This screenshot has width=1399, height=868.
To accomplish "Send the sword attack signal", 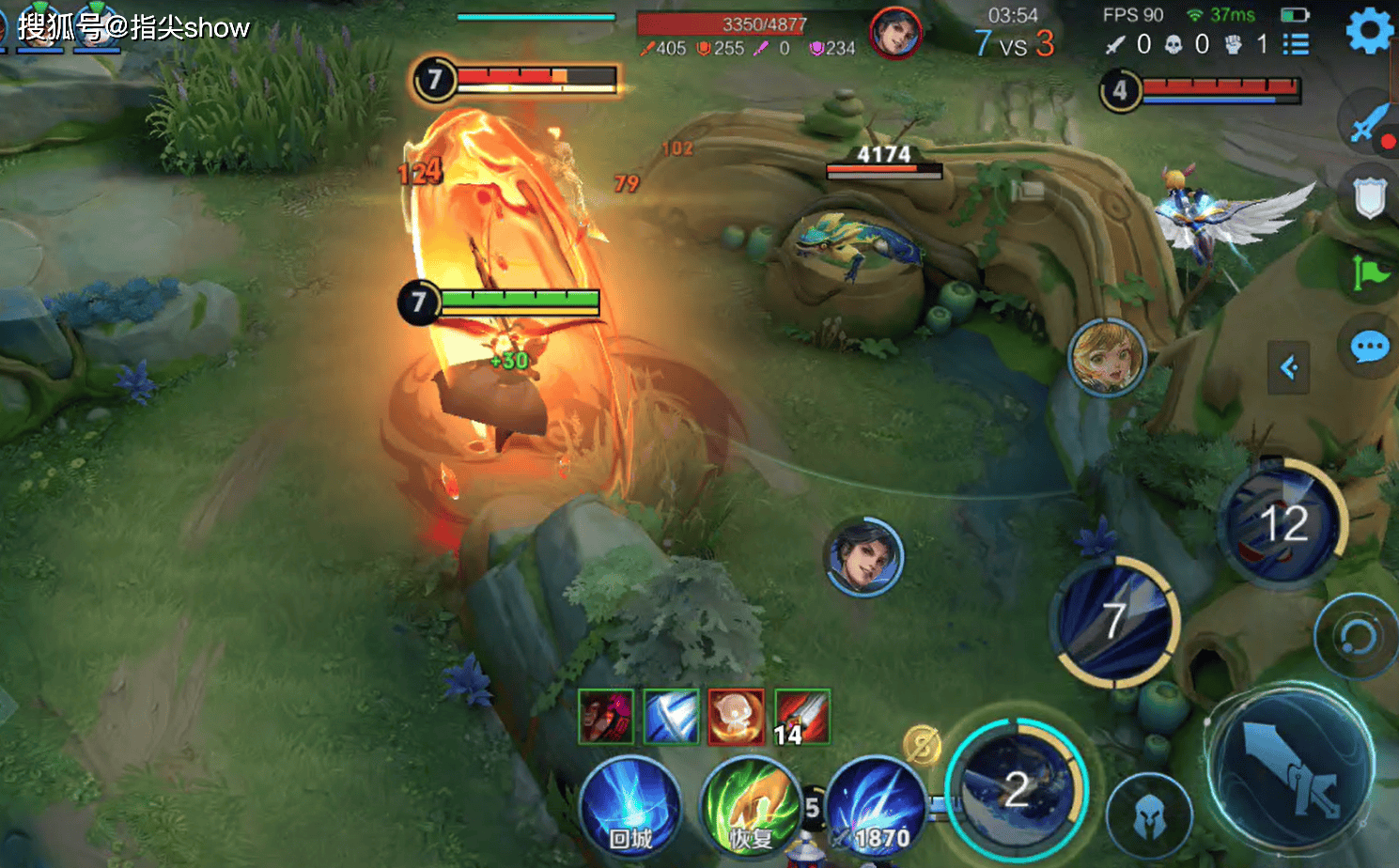I will [1369, 123].
